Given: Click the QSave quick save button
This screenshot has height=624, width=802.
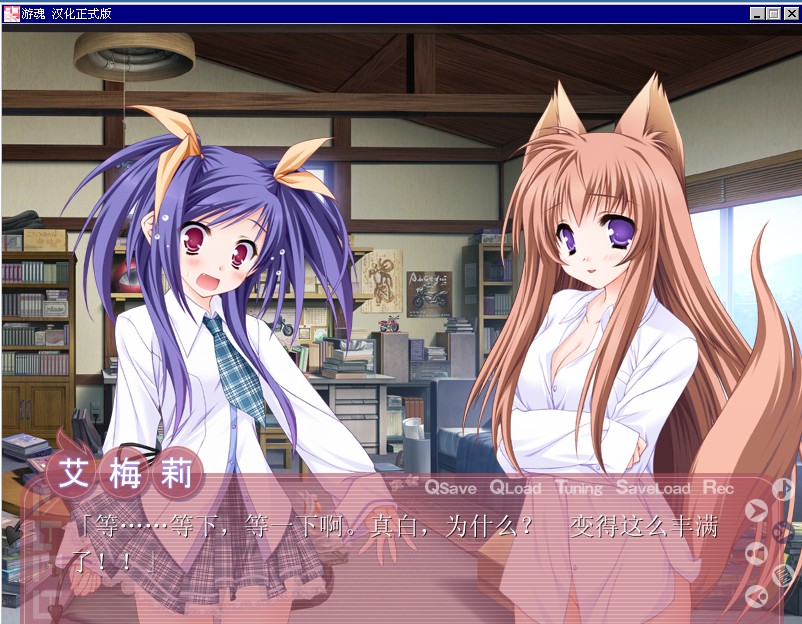Looking at the screenshot, I should click(x=450, y=488).
